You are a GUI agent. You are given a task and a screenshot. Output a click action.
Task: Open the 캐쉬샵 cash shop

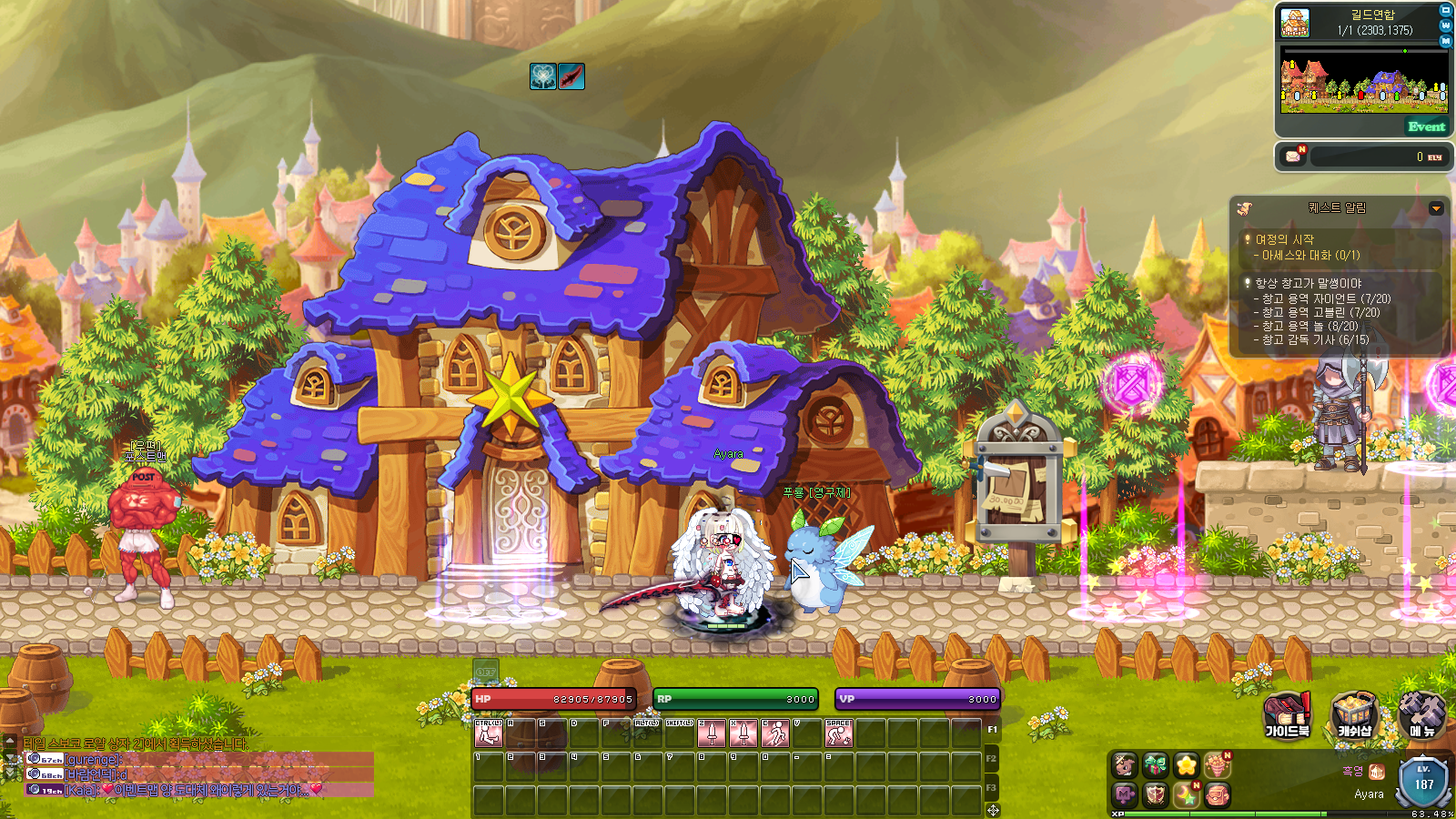[x=1354, y=715]
